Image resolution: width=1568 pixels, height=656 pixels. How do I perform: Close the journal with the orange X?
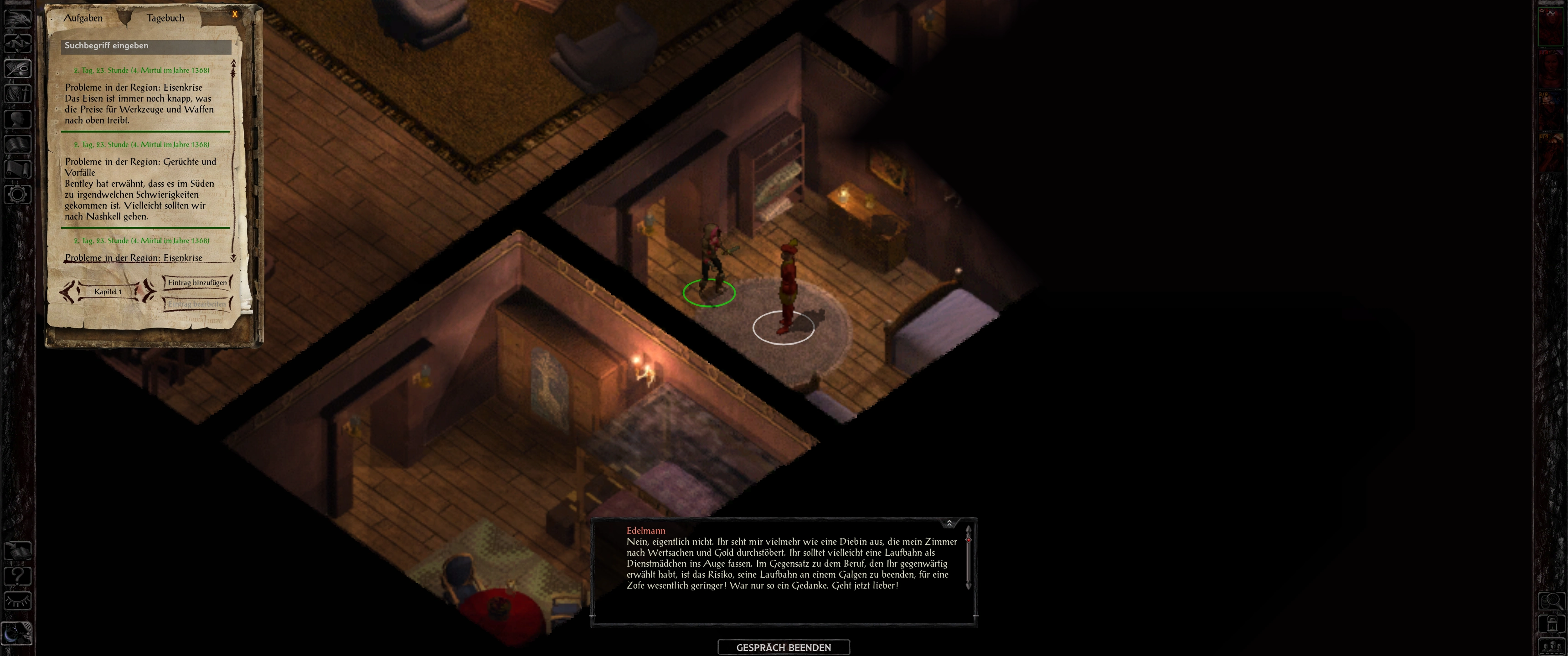coord(235,14)
